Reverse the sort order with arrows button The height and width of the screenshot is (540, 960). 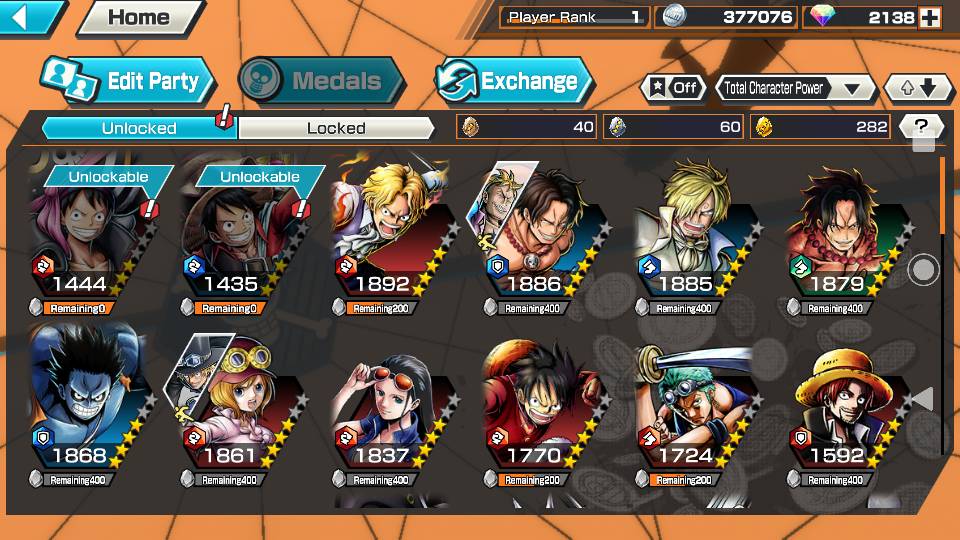[918, 88]
